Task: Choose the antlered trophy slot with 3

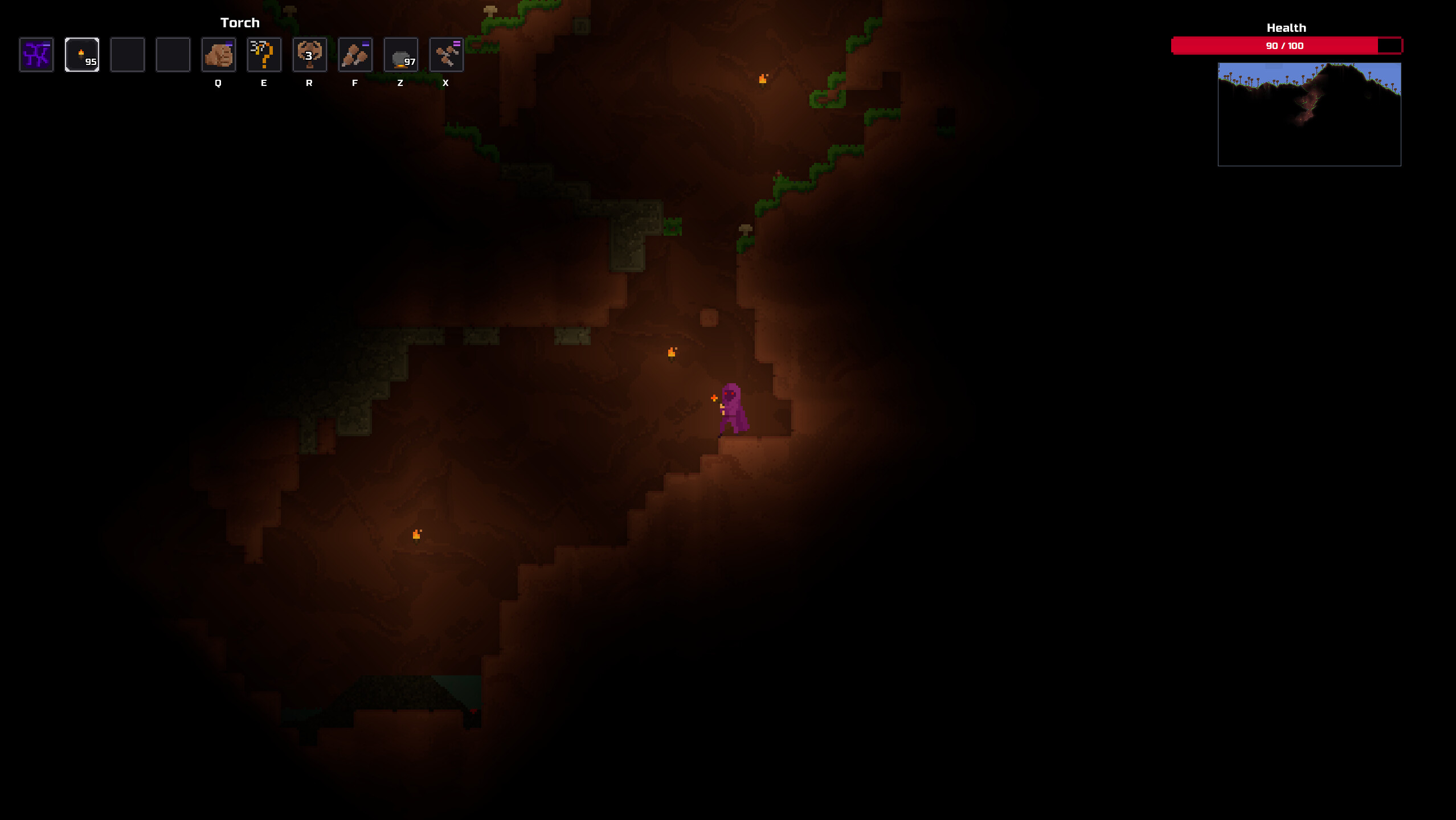Action: (310, 55)
